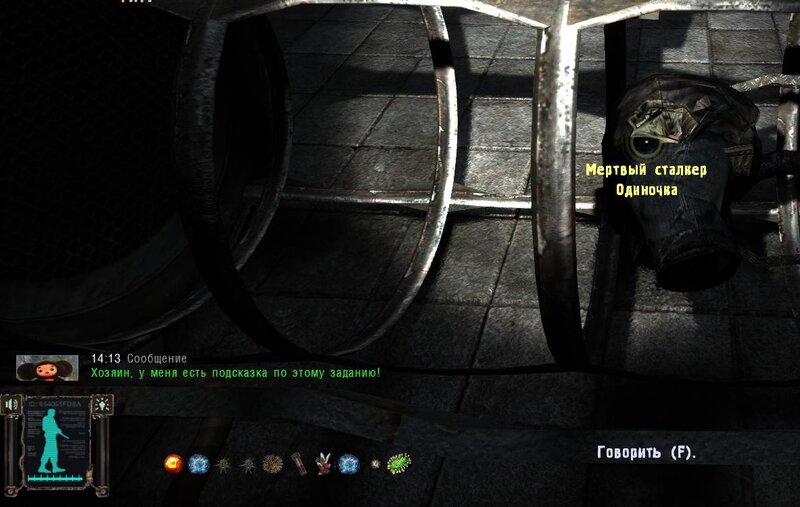The width and height of the screenshot is (800, 507).
Task: Click the light bulb visibility indicator
Action: pyautogui.click(x=102, y=404)
